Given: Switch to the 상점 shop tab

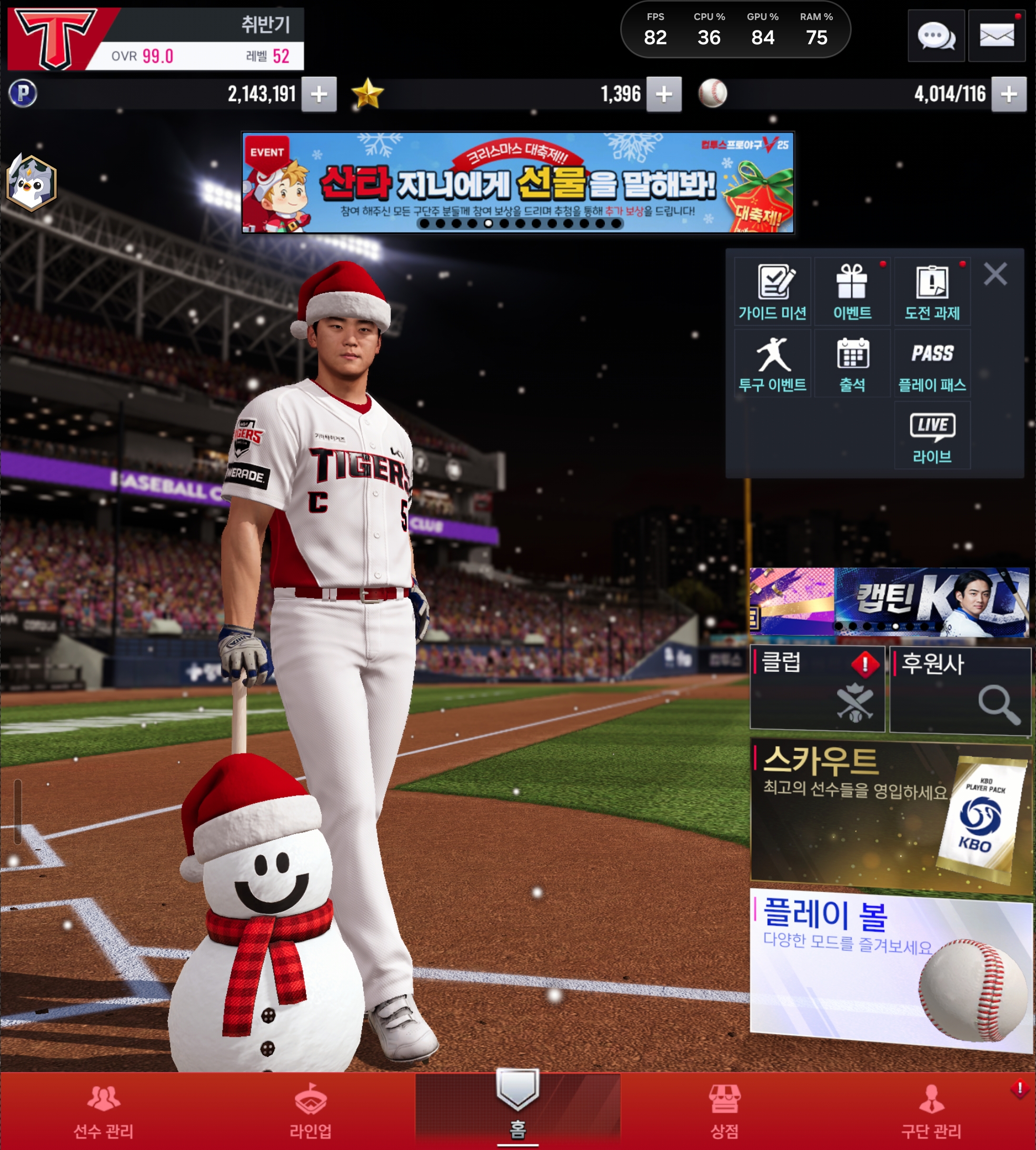Looking at the screenshot, I should pos(724,1111).
